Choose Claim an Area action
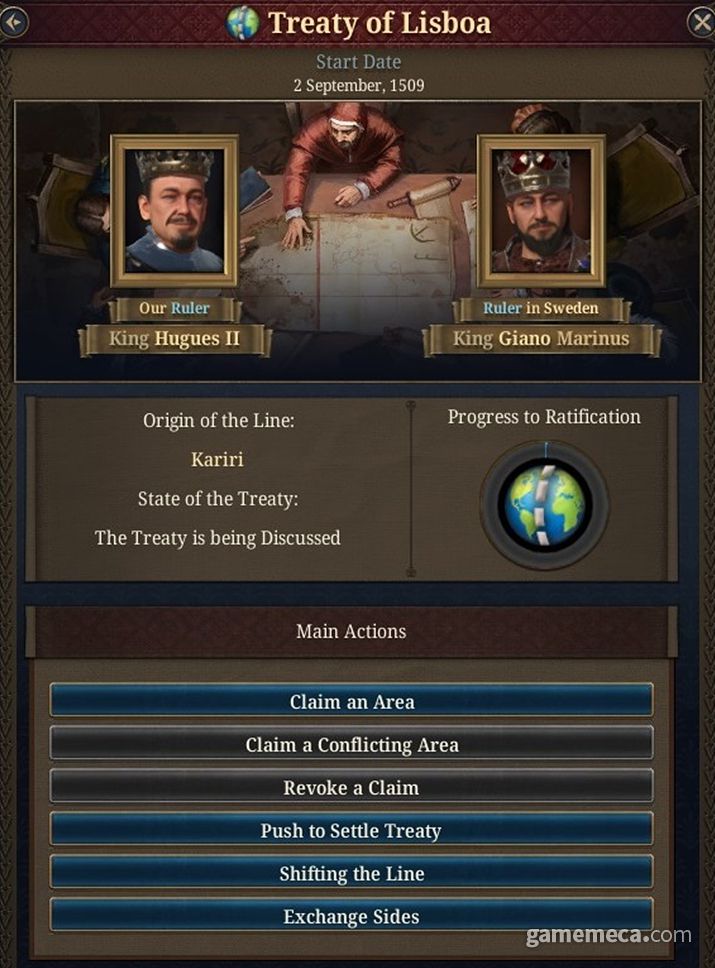715x968 pixels. (351, 701)
